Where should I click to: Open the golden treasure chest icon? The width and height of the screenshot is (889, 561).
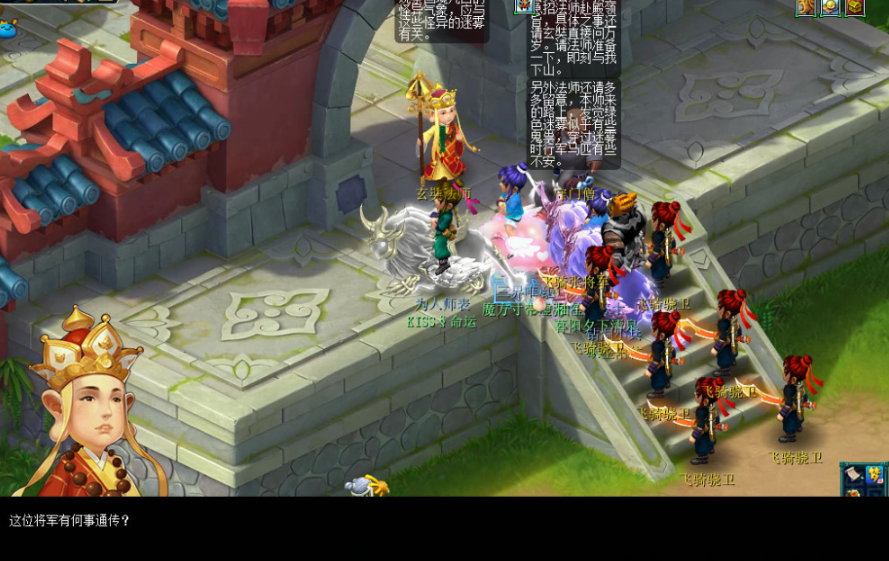pyautogui.click(x=855, y=7)
